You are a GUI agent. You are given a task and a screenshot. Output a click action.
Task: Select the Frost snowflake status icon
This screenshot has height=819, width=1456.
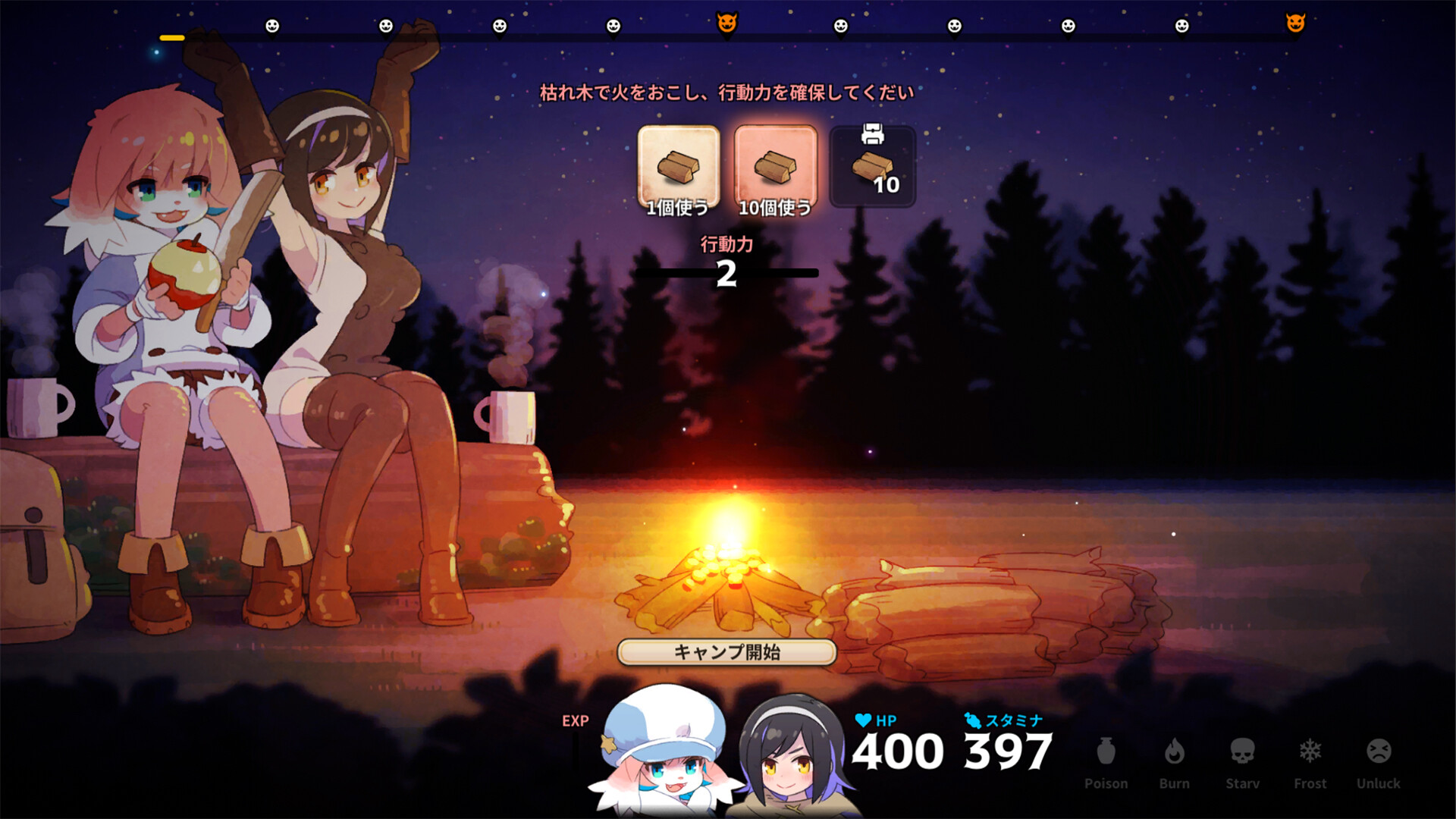pyautogui.click(x=1310, y=751)
